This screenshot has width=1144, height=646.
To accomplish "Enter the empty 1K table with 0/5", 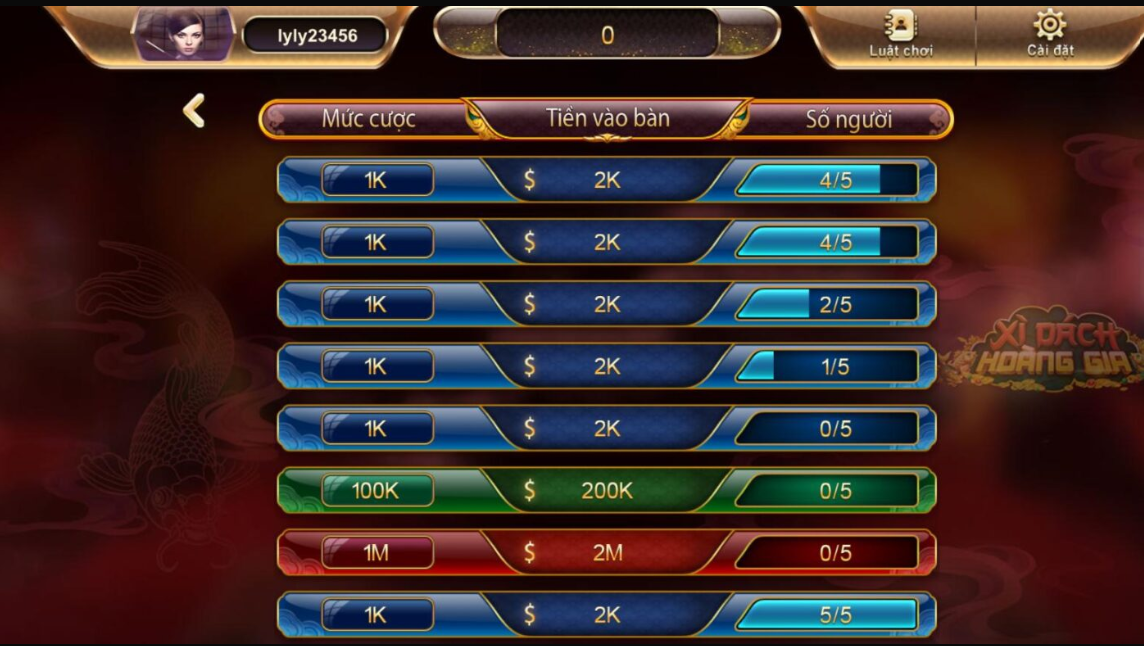I will (606, 429).
